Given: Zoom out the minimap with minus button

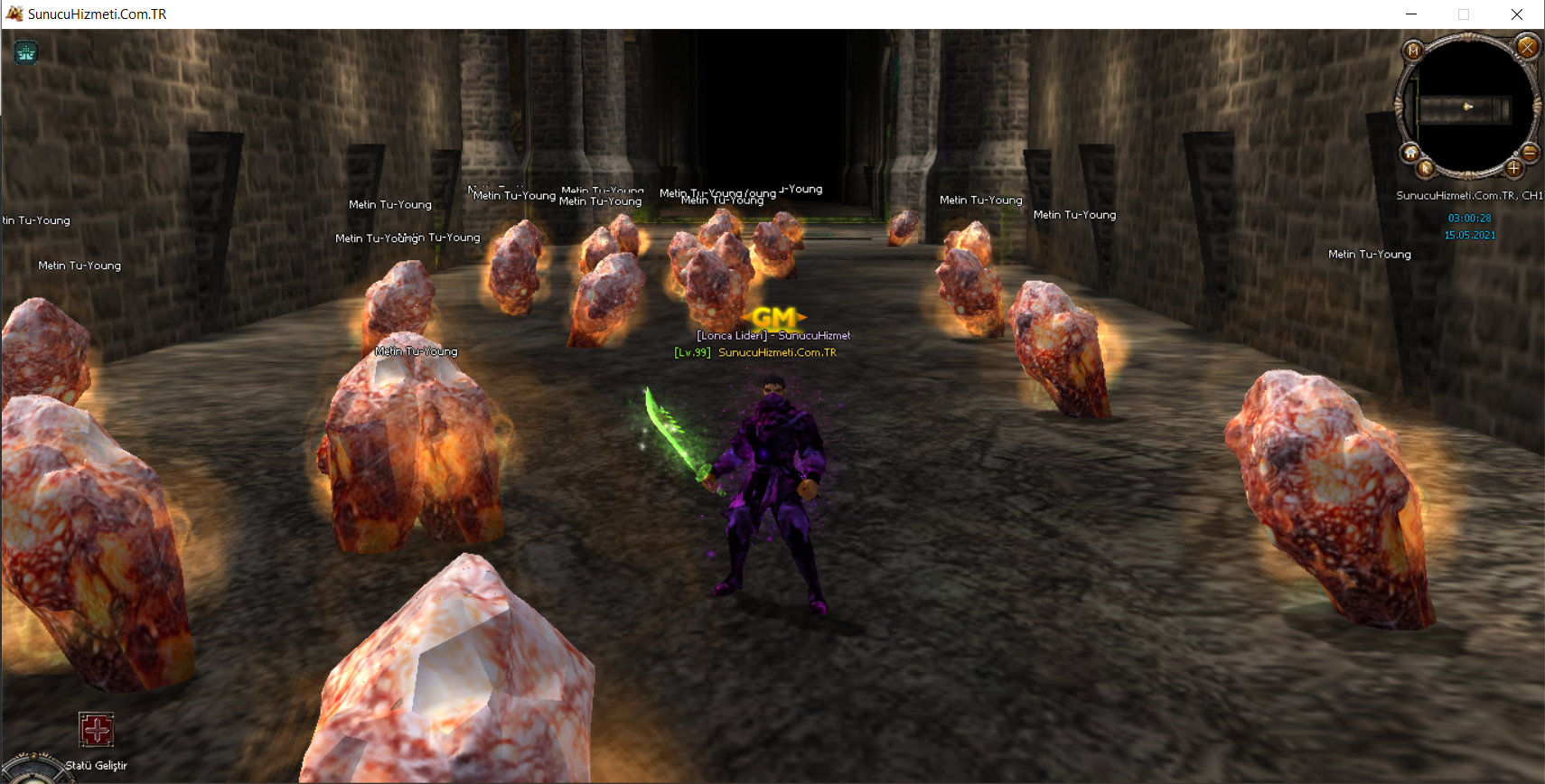Looking at the screenshot, I should coord(1530,153).
